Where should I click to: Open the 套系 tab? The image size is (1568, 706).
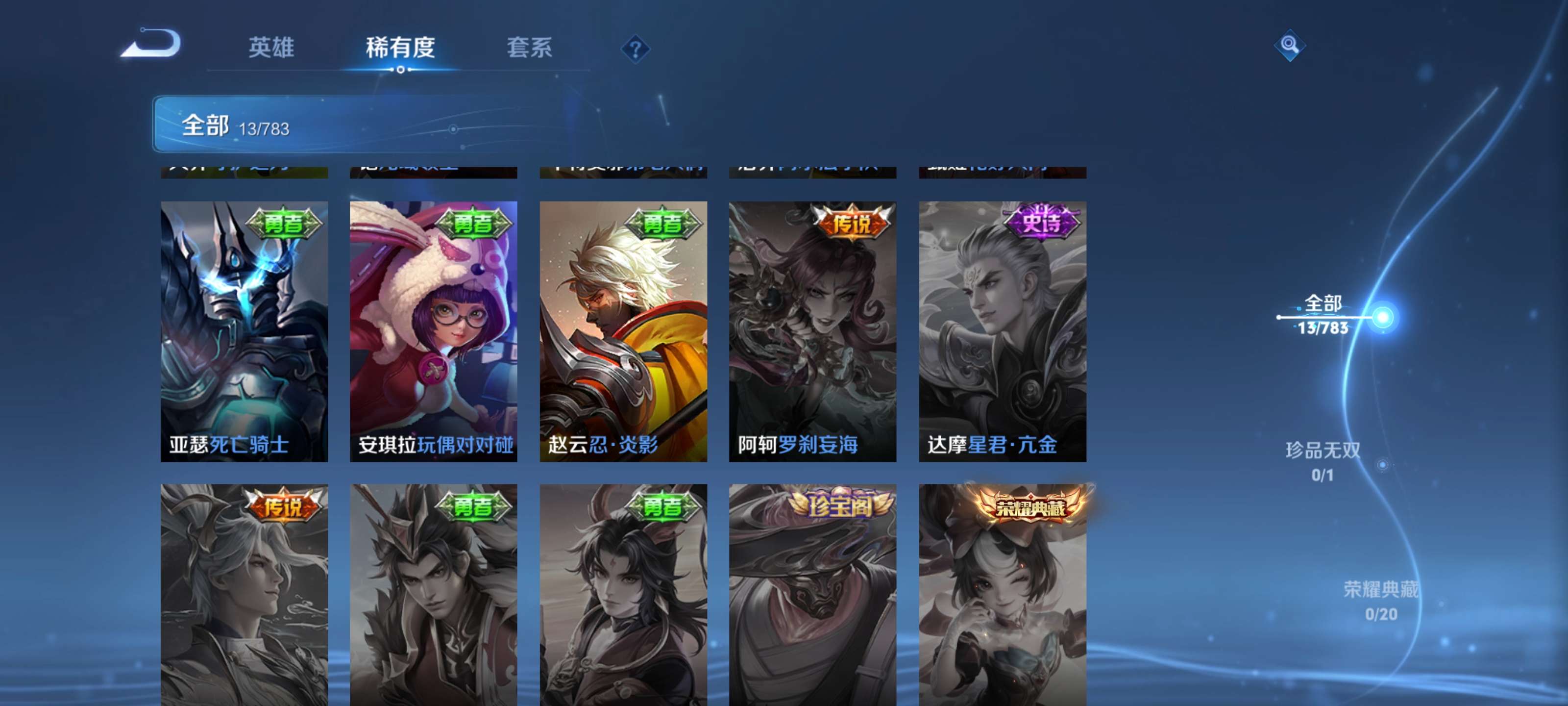(x=529, y=48)
